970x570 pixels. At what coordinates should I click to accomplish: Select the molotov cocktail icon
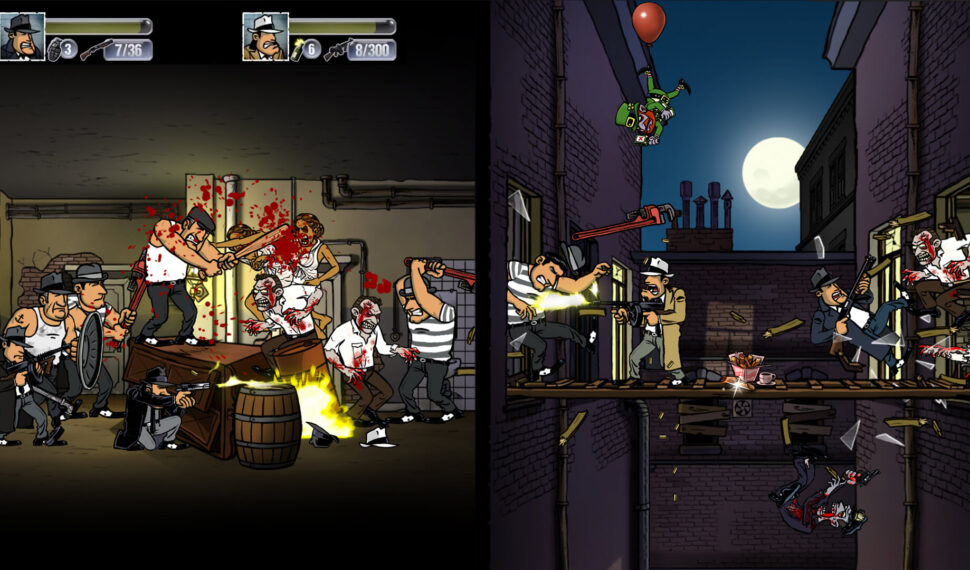pos(298,49)
